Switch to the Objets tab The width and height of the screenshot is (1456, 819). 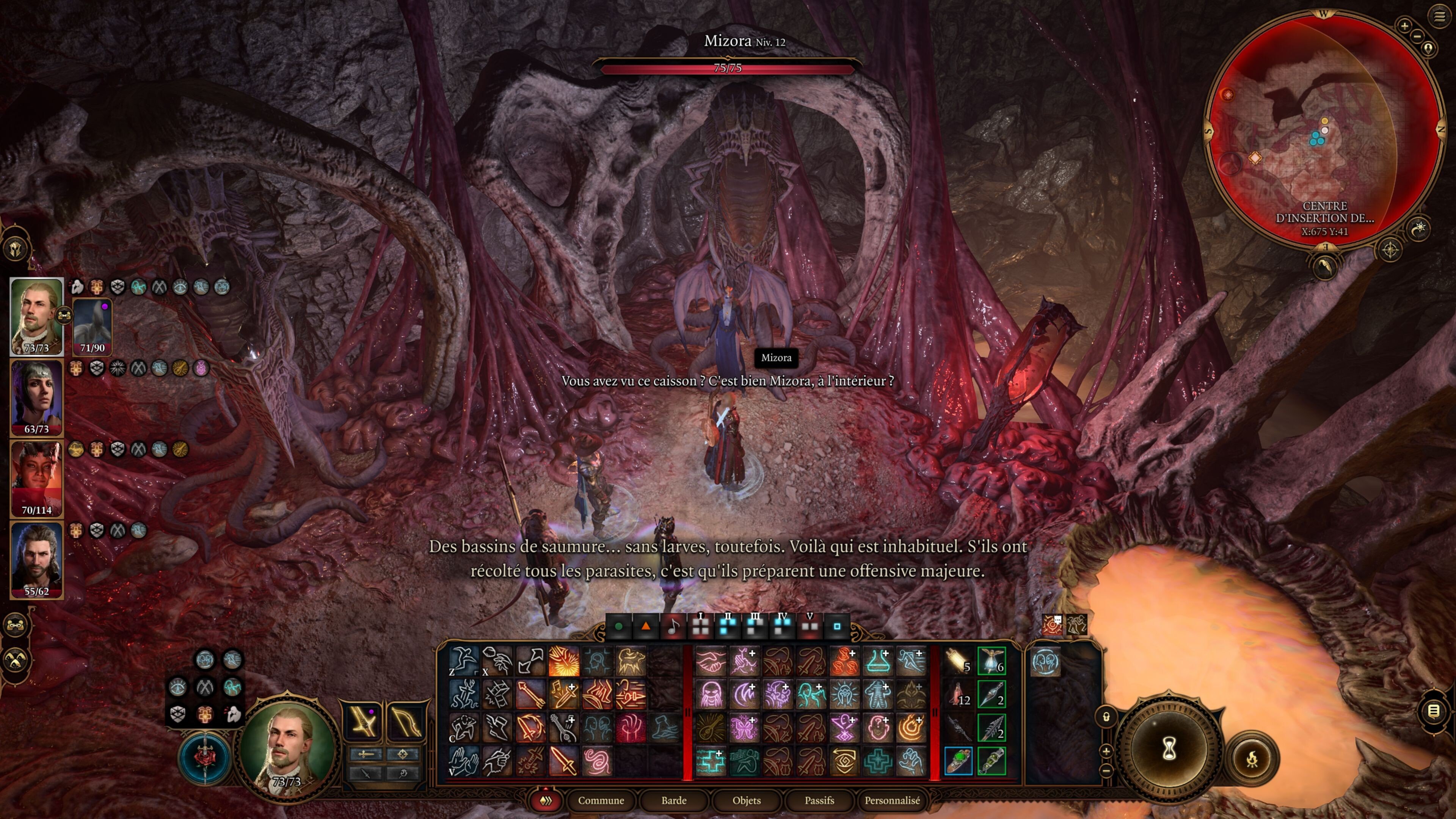[747, 801]
